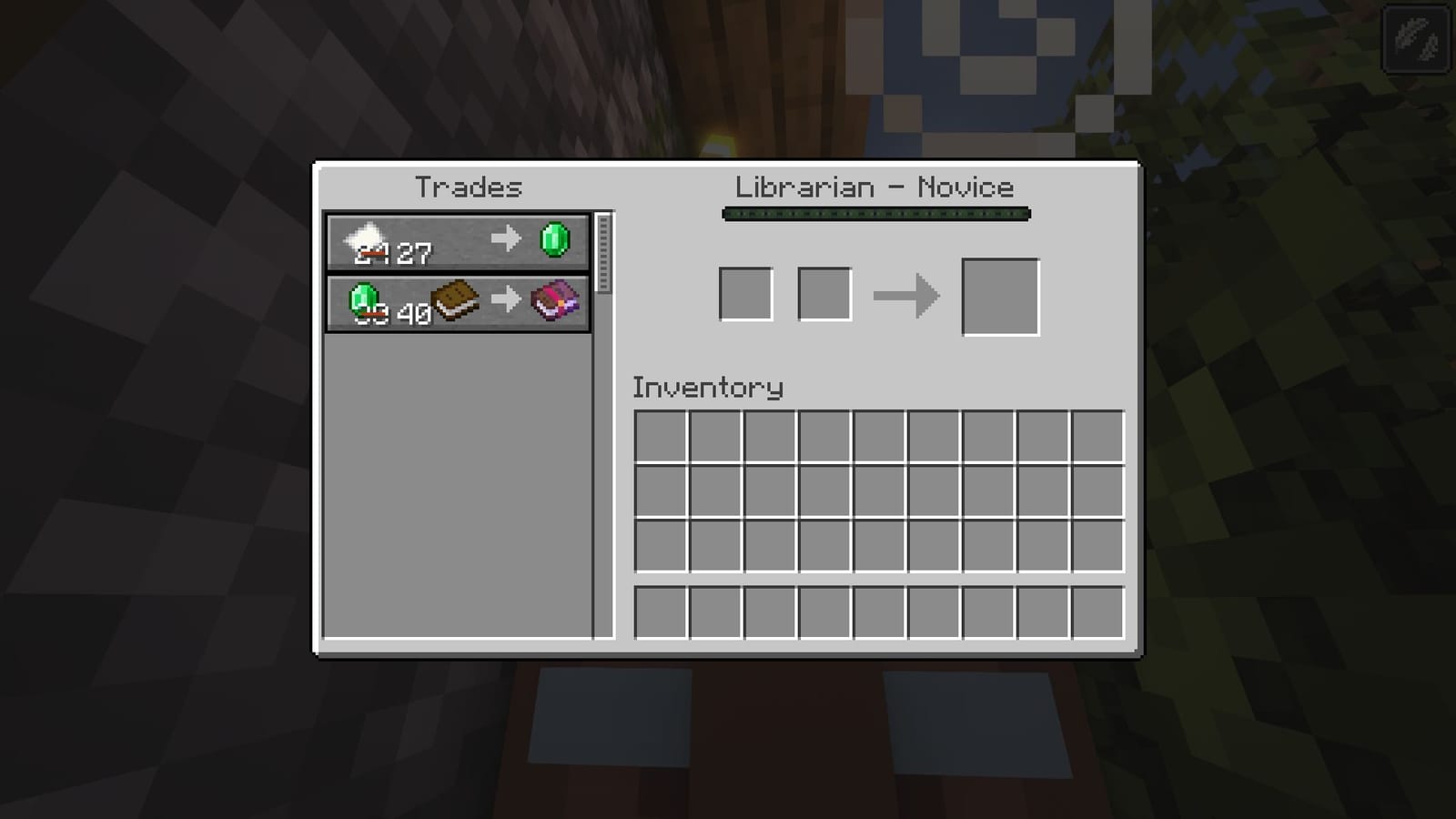Click the villager experience progress bar
This screenshot has height=819, width=1456.
875,213
